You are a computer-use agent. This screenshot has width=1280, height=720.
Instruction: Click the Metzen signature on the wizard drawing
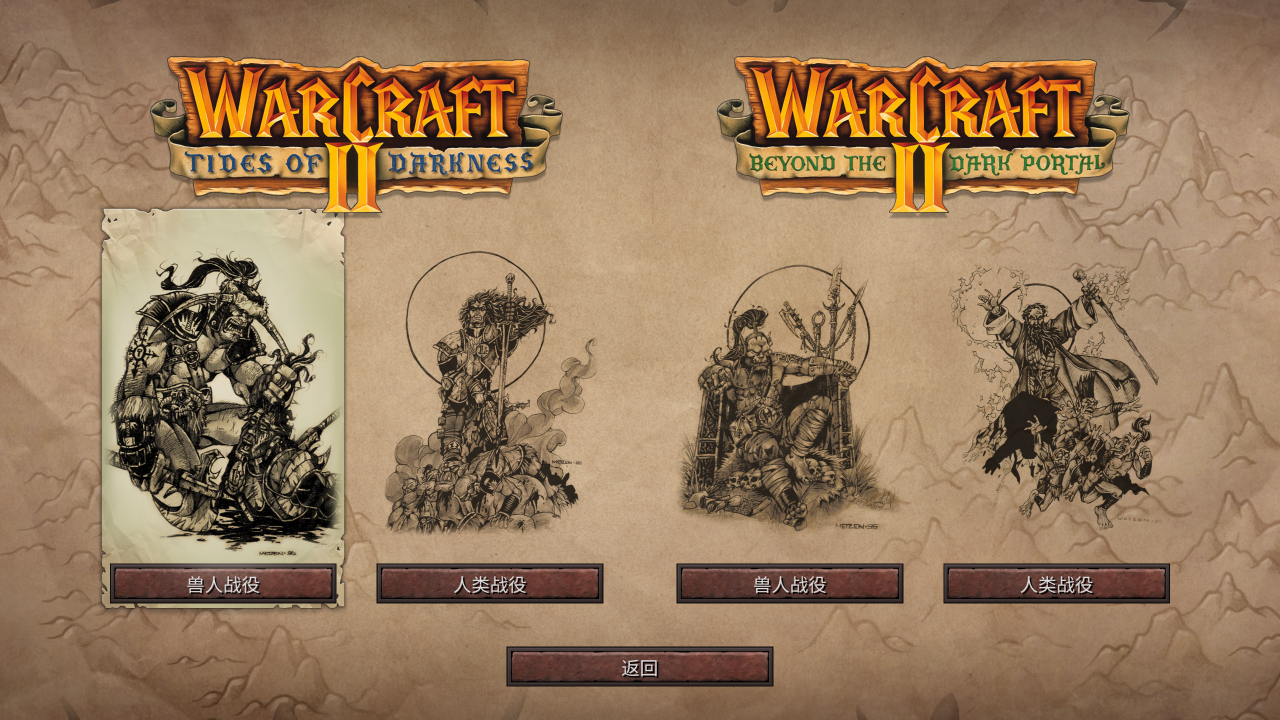[1138, 520]
